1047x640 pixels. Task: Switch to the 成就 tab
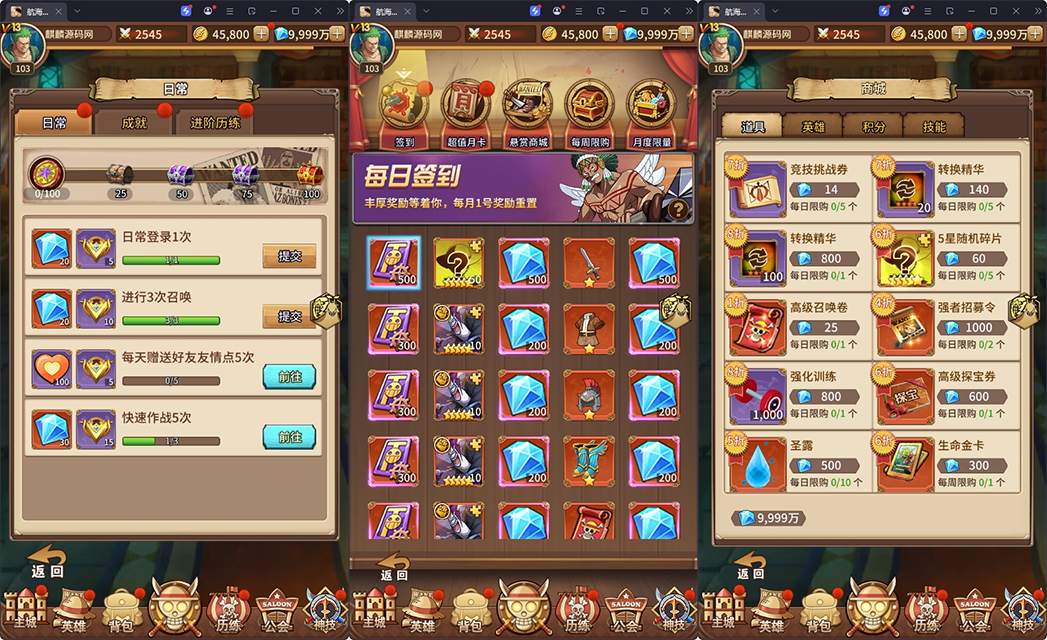click(x=134, y=123)
